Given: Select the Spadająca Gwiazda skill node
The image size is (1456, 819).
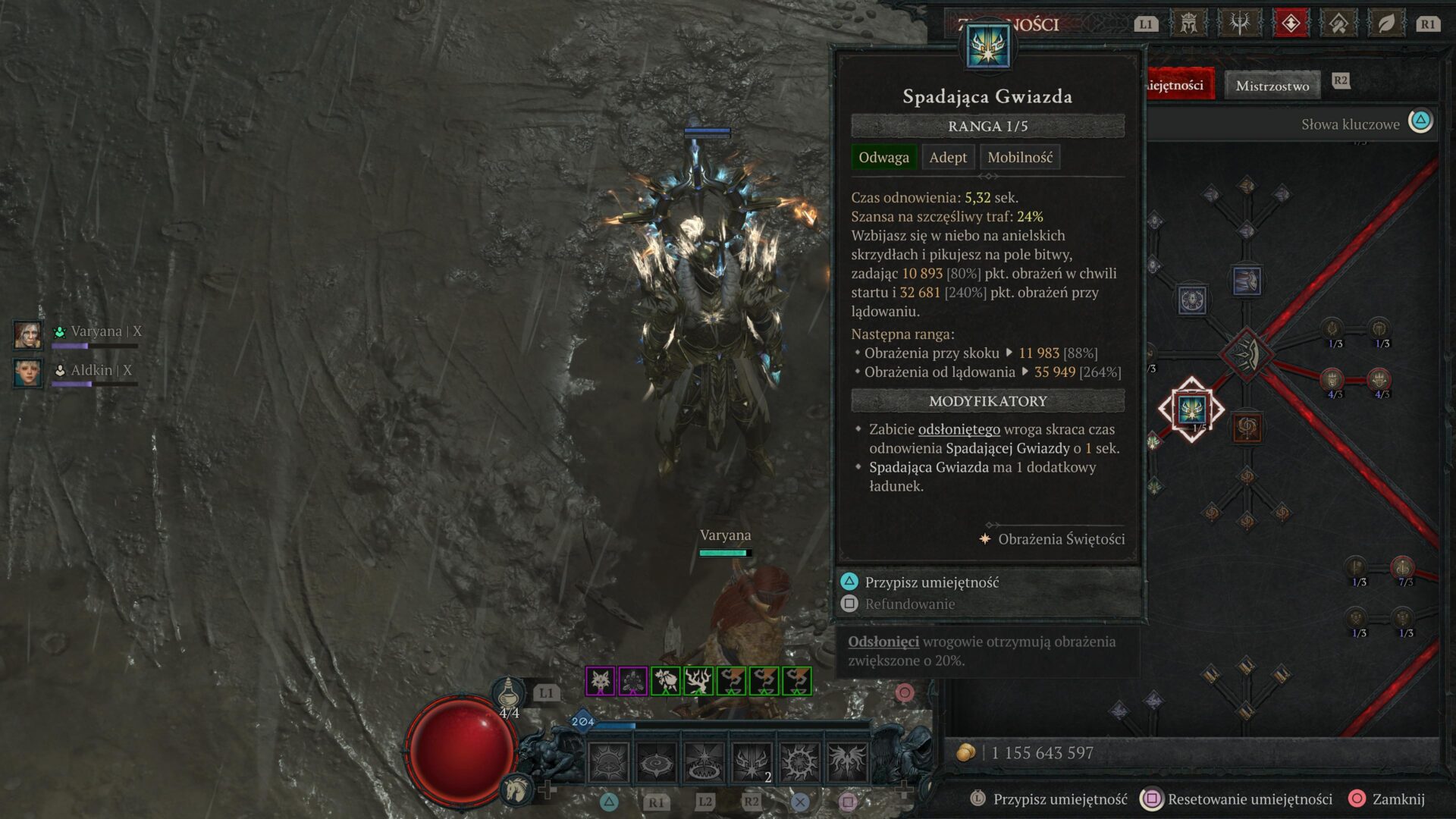Looking at the screenshot, I should point(1191,409).
